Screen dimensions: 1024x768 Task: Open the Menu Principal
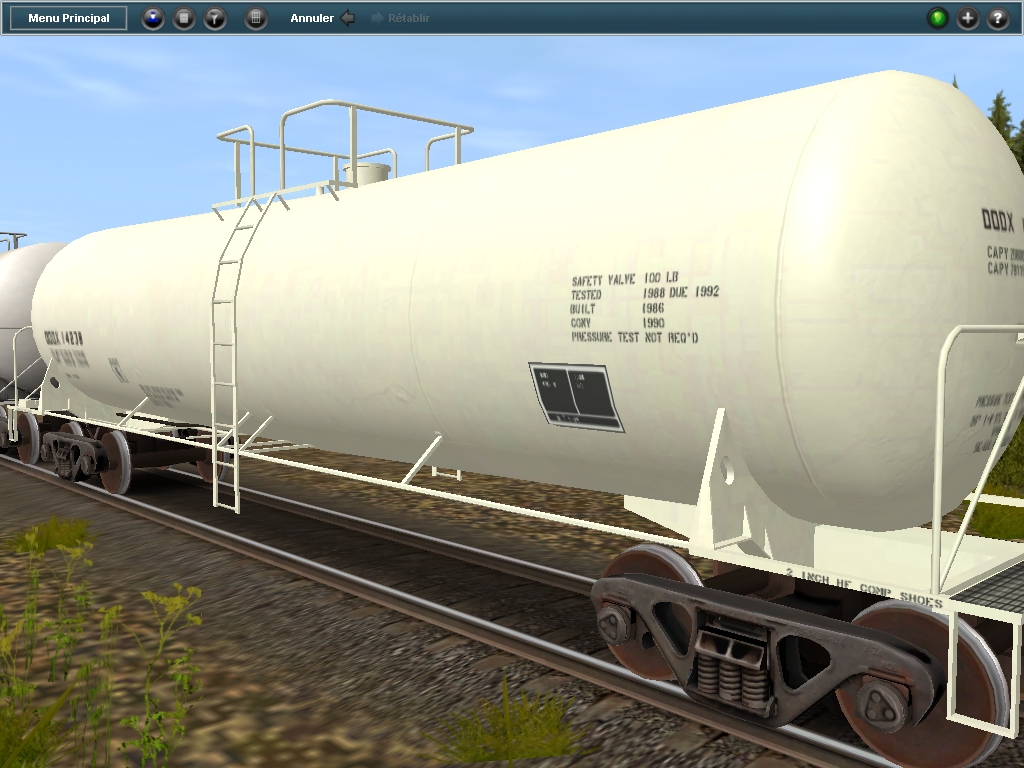69,18
